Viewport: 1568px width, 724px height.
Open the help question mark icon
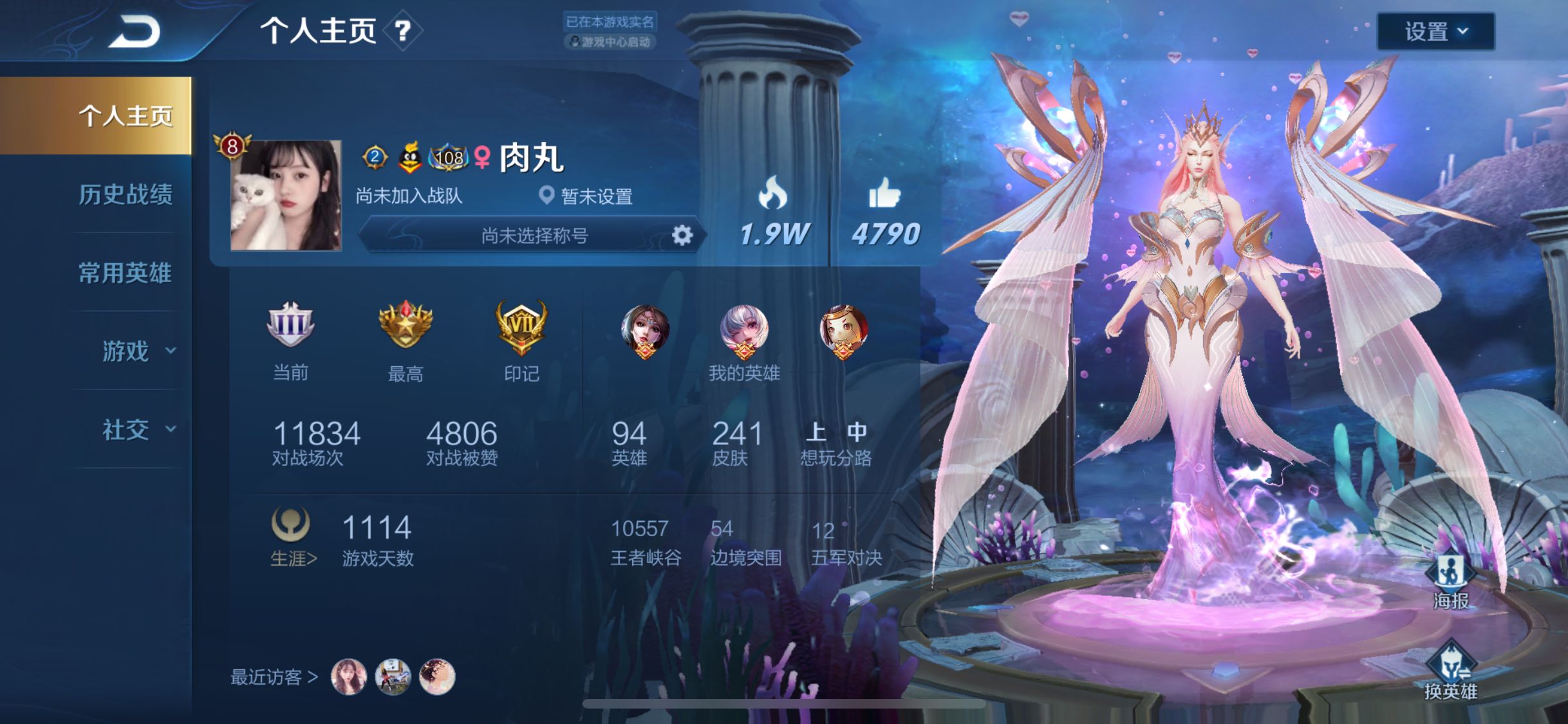[x=402, y=30]
